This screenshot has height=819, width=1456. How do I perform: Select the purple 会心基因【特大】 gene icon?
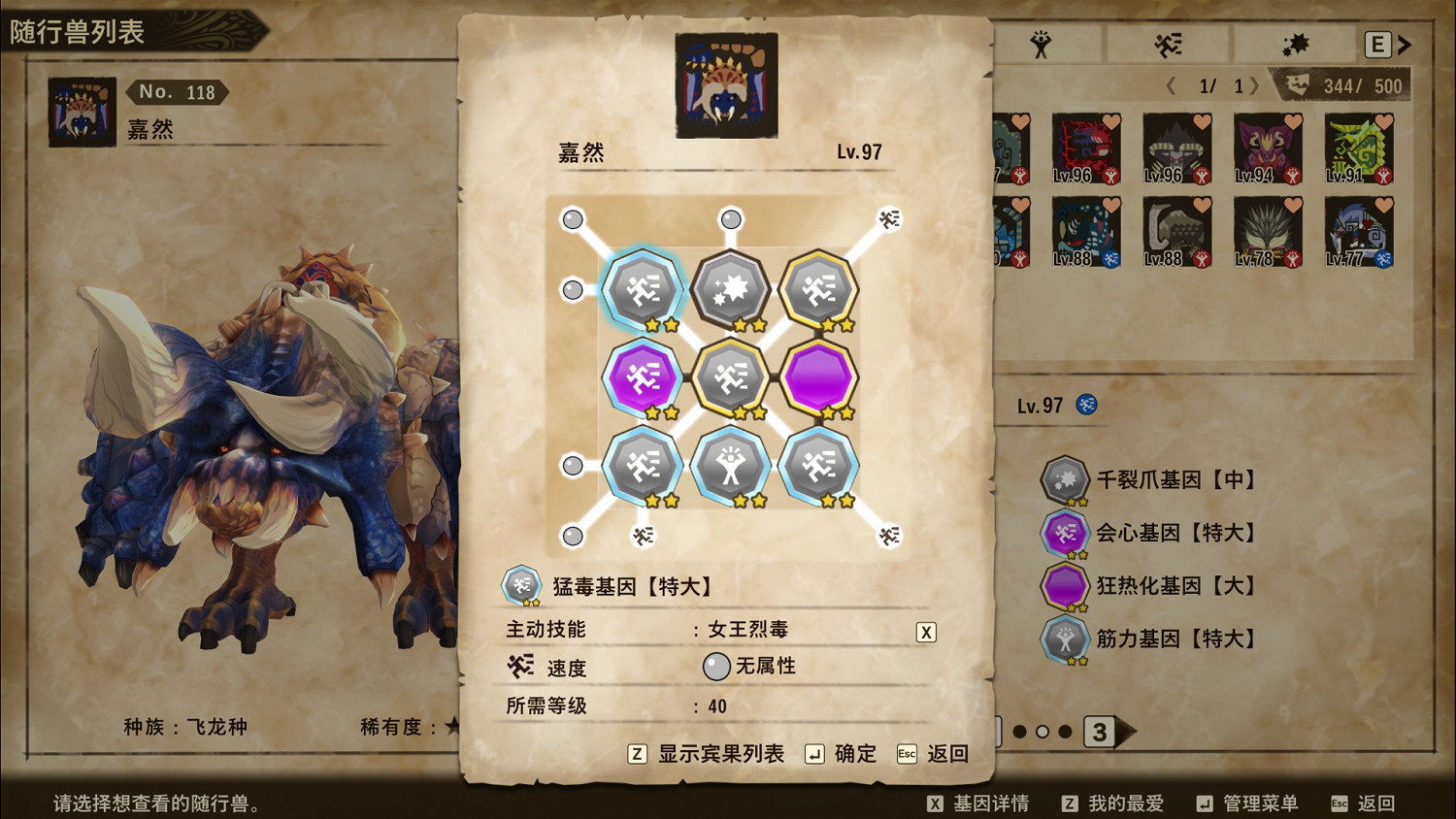tap(1065, 533)
